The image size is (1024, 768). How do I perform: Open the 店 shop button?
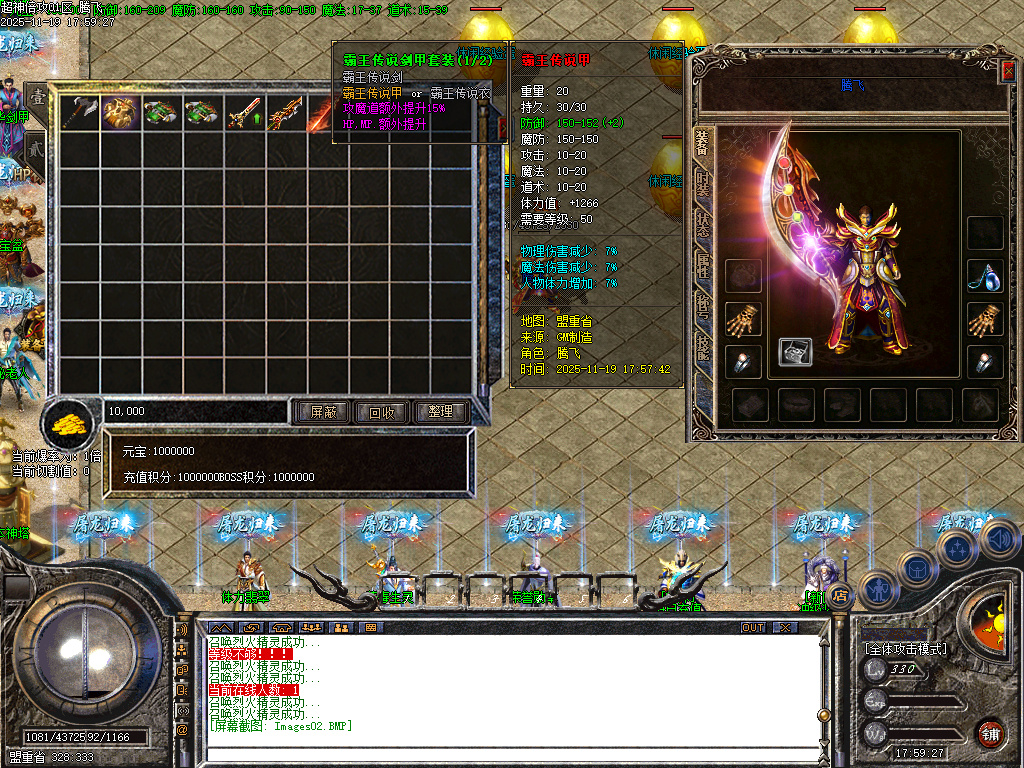(x=841, y=594)
